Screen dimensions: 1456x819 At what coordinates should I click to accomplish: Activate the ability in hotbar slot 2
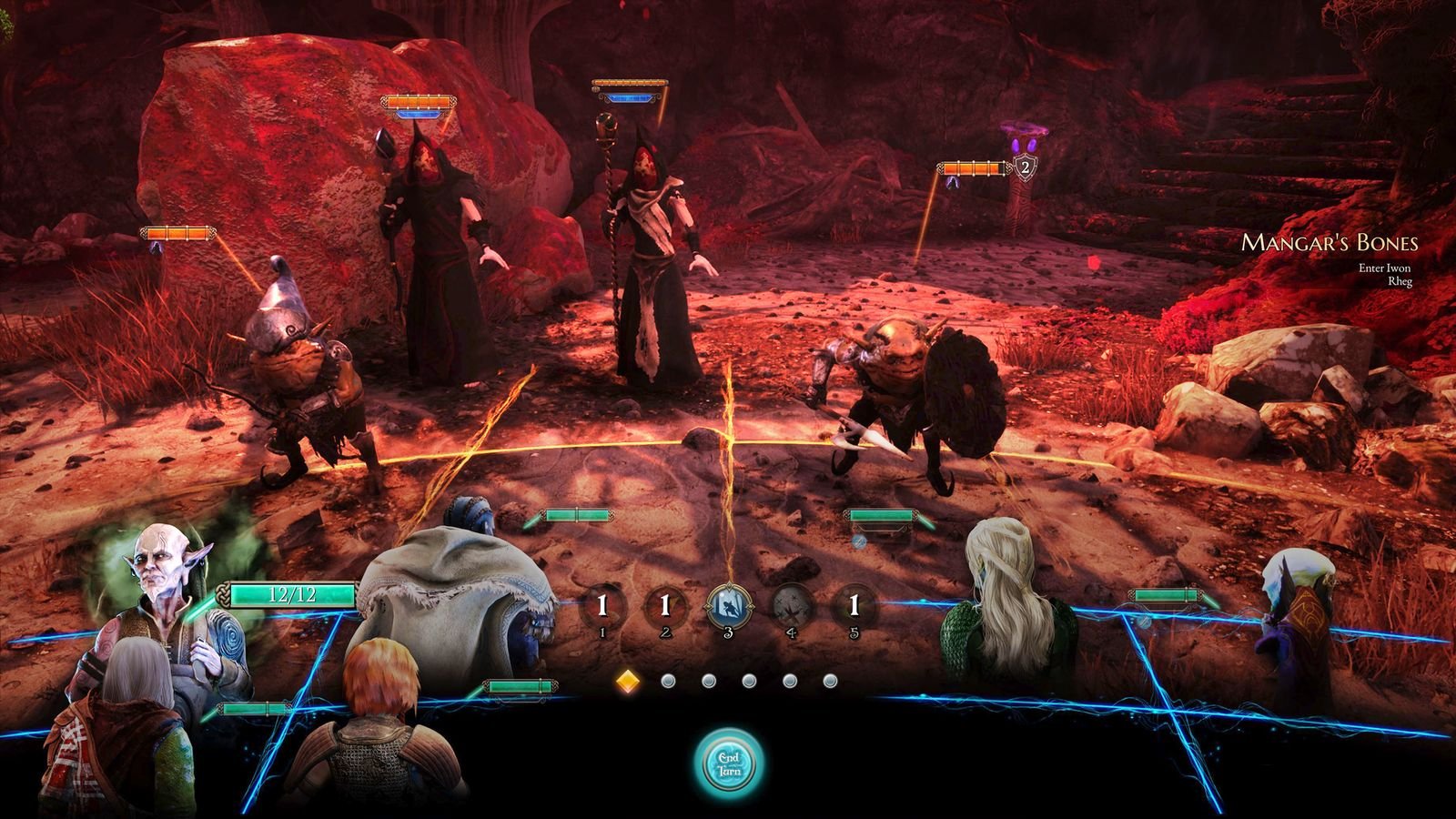(x=665, y=602)
